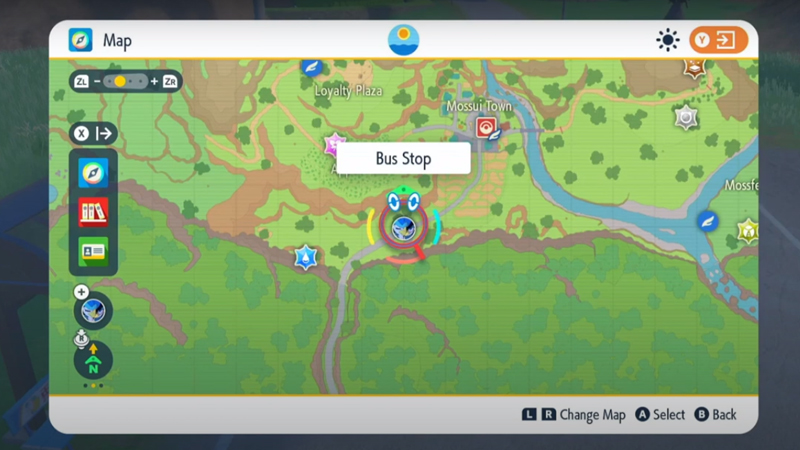This screenshot has height=450, width=800.
Task: Select the orange Tera raid crystal marker
Action: click(x=695, y=68)
